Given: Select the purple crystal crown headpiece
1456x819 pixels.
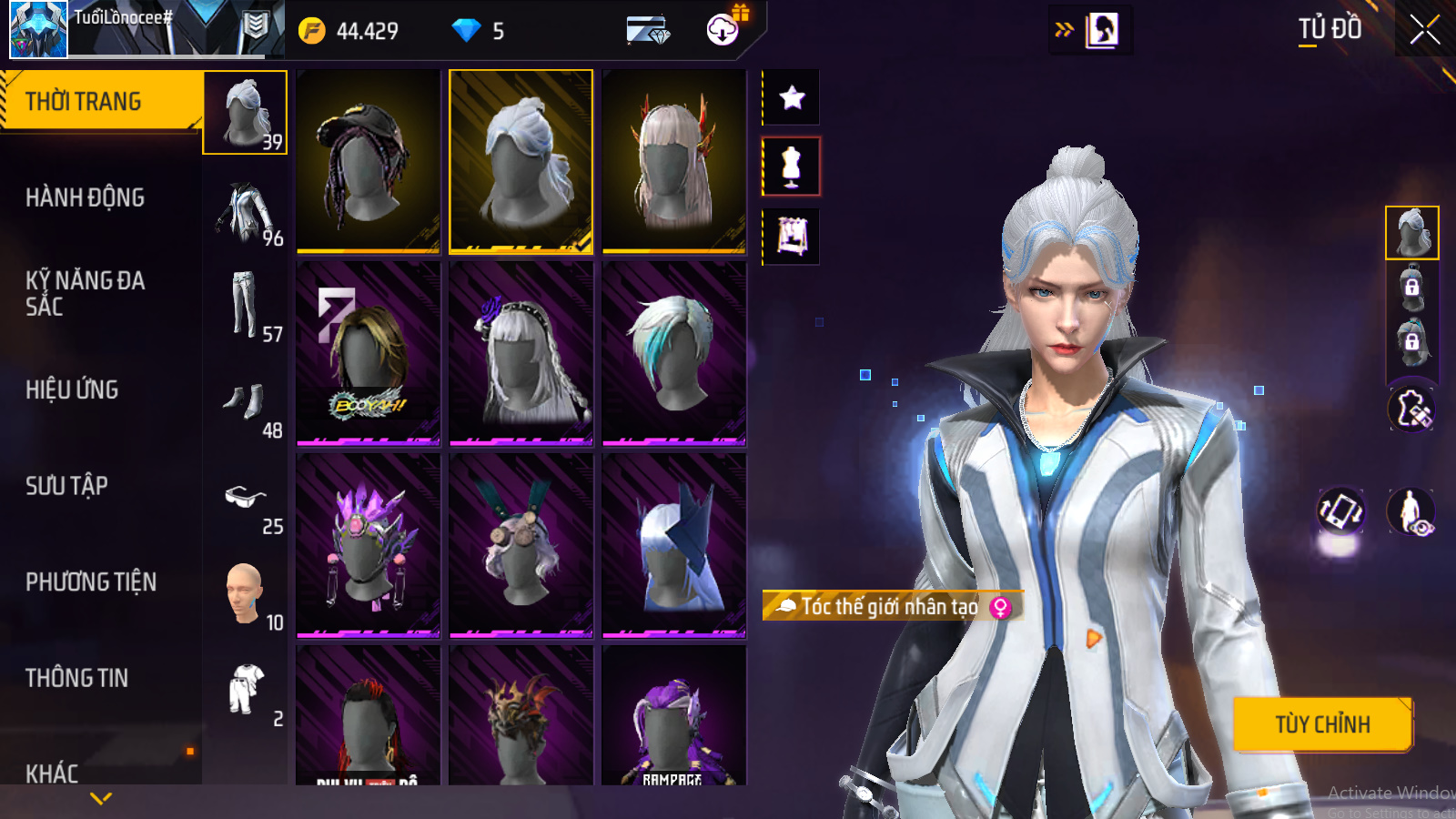Looking at the screenshot, I should point(368,545).
